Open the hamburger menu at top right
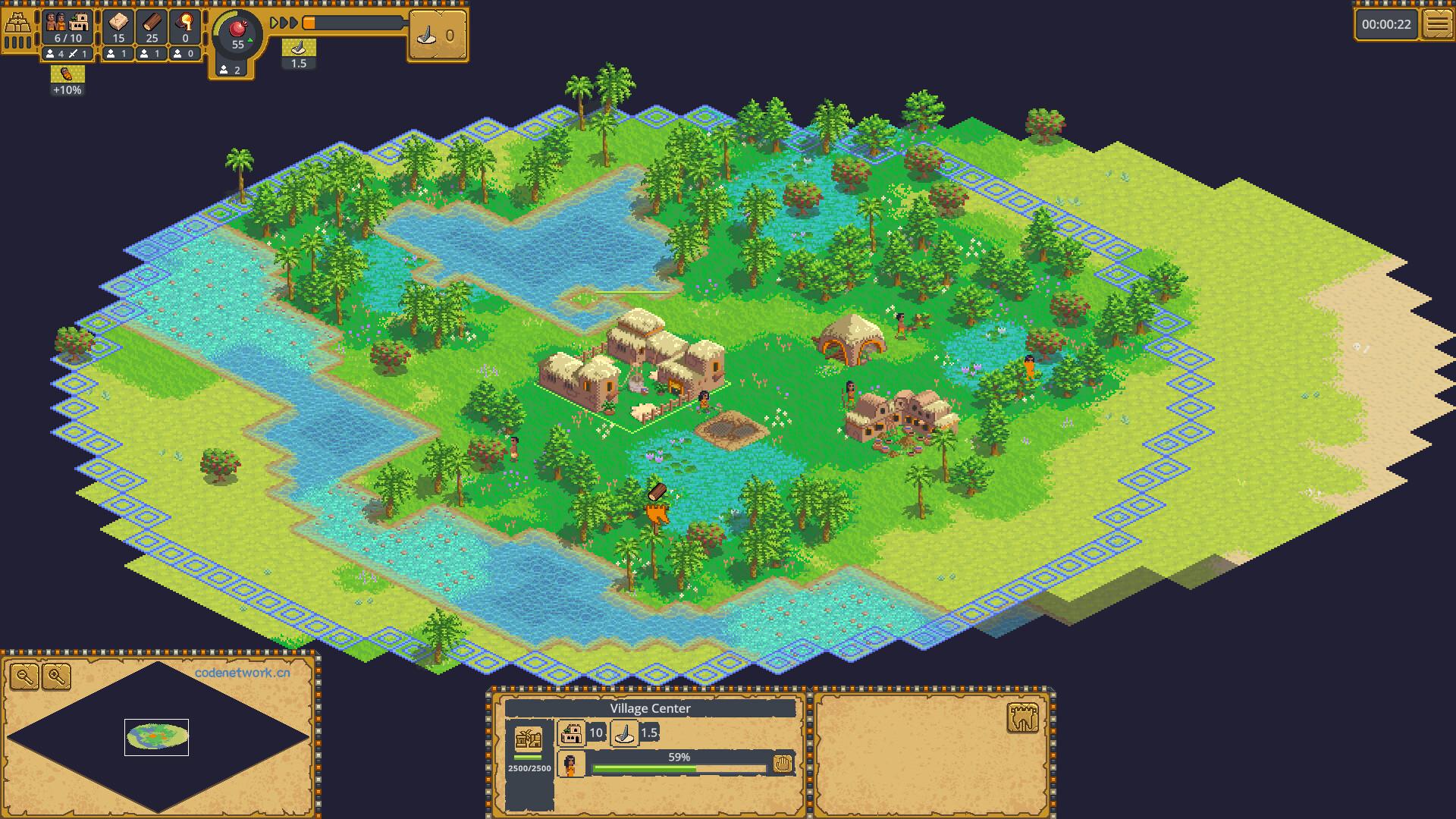This screenshot has height=819, width=1456. point(1439,24)
